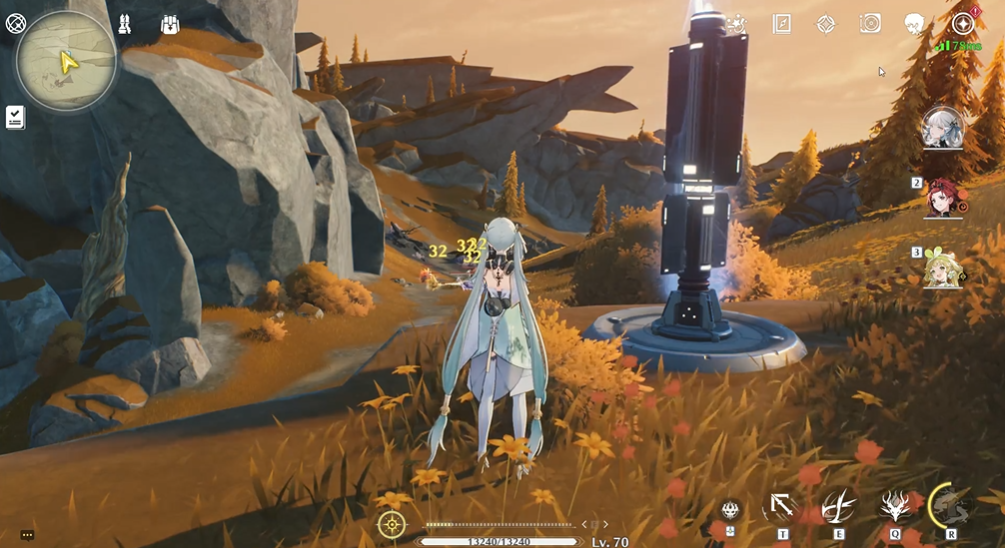
Task: Switch to the silver-haired top party member
Action: [x=943, y=128]
